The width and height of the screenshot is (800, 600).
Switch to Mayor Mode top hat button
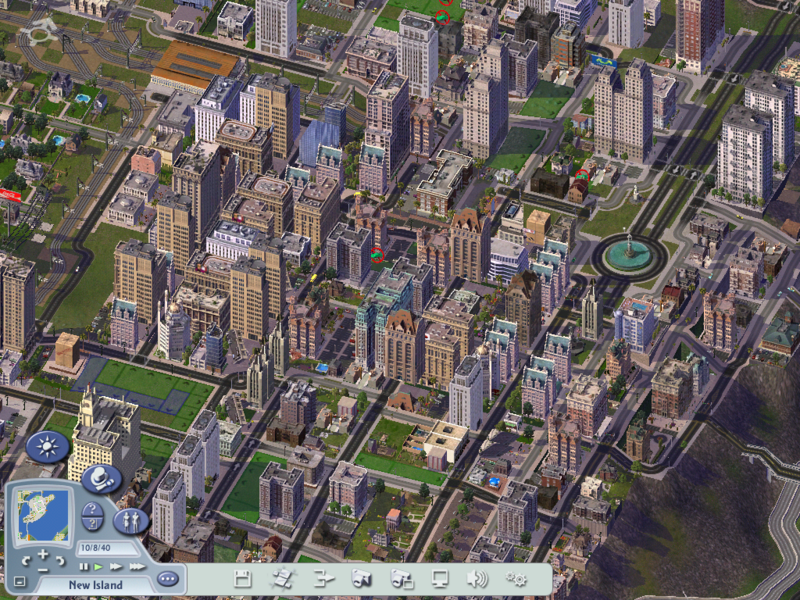pos(101,478)
